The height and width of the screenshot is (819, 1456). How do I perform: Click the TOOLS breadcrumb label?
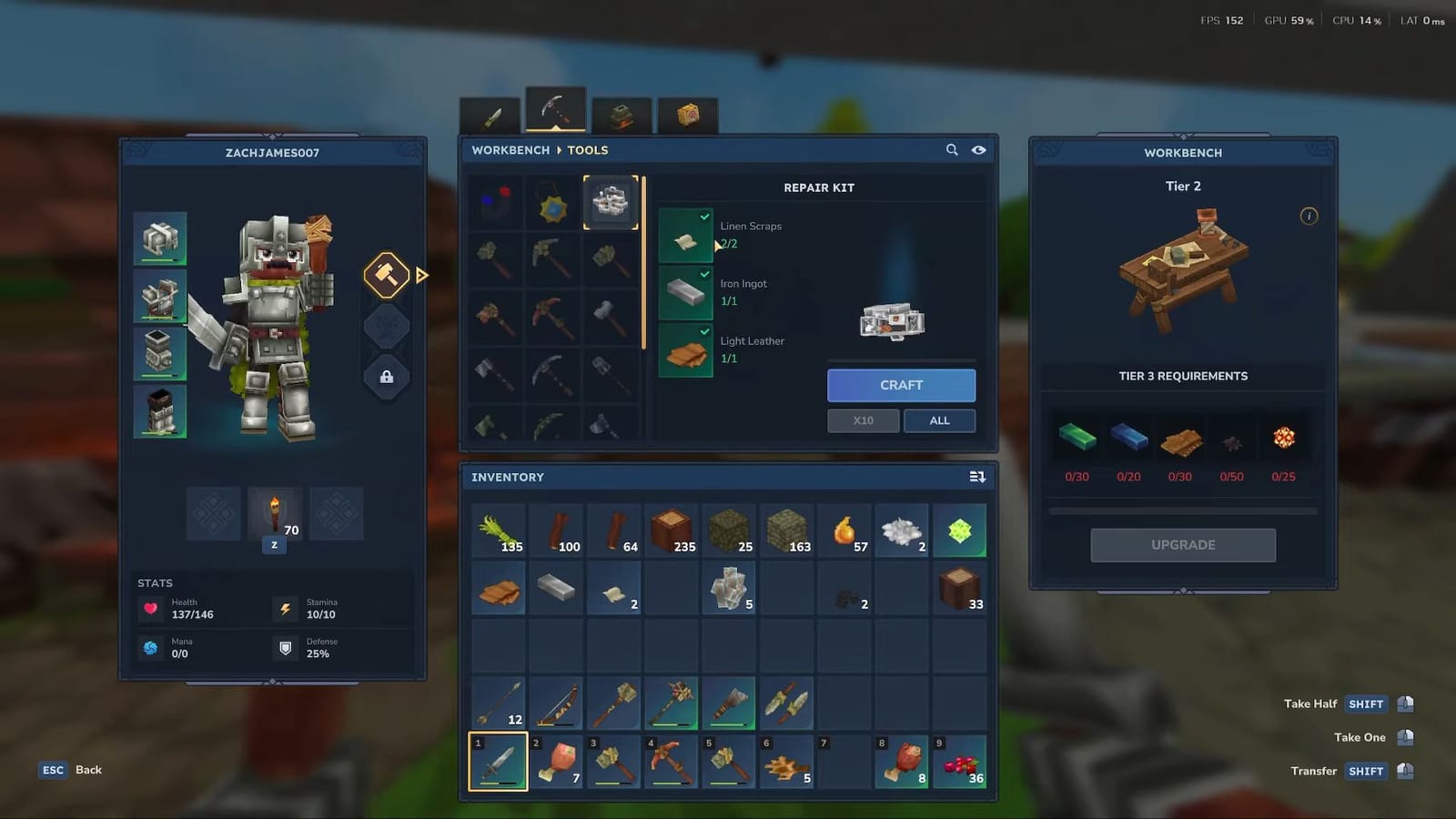587,149
